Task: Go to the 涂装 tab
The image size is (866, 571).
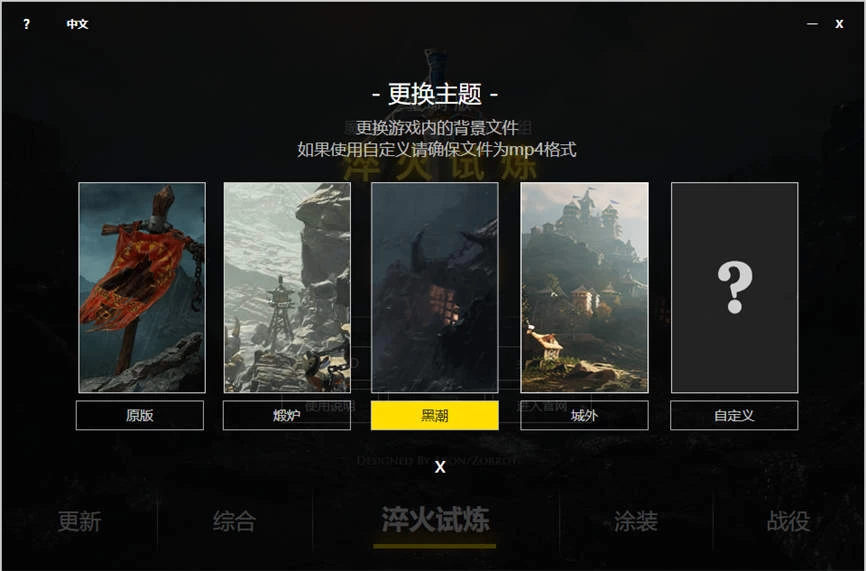Action: 636,521
